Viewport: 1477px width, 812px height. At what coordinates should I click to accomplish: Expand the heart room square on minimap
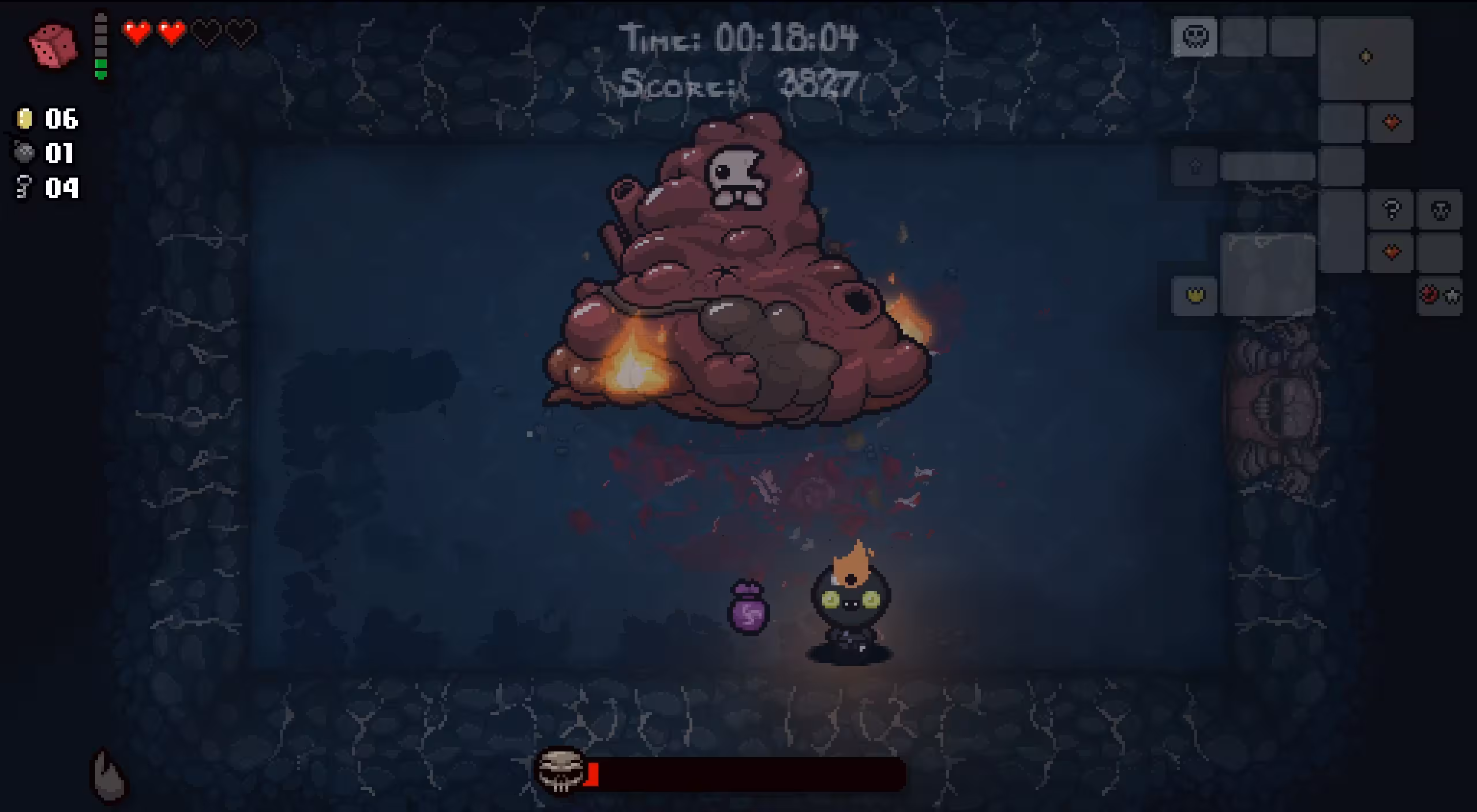(x=1392, y=122)
